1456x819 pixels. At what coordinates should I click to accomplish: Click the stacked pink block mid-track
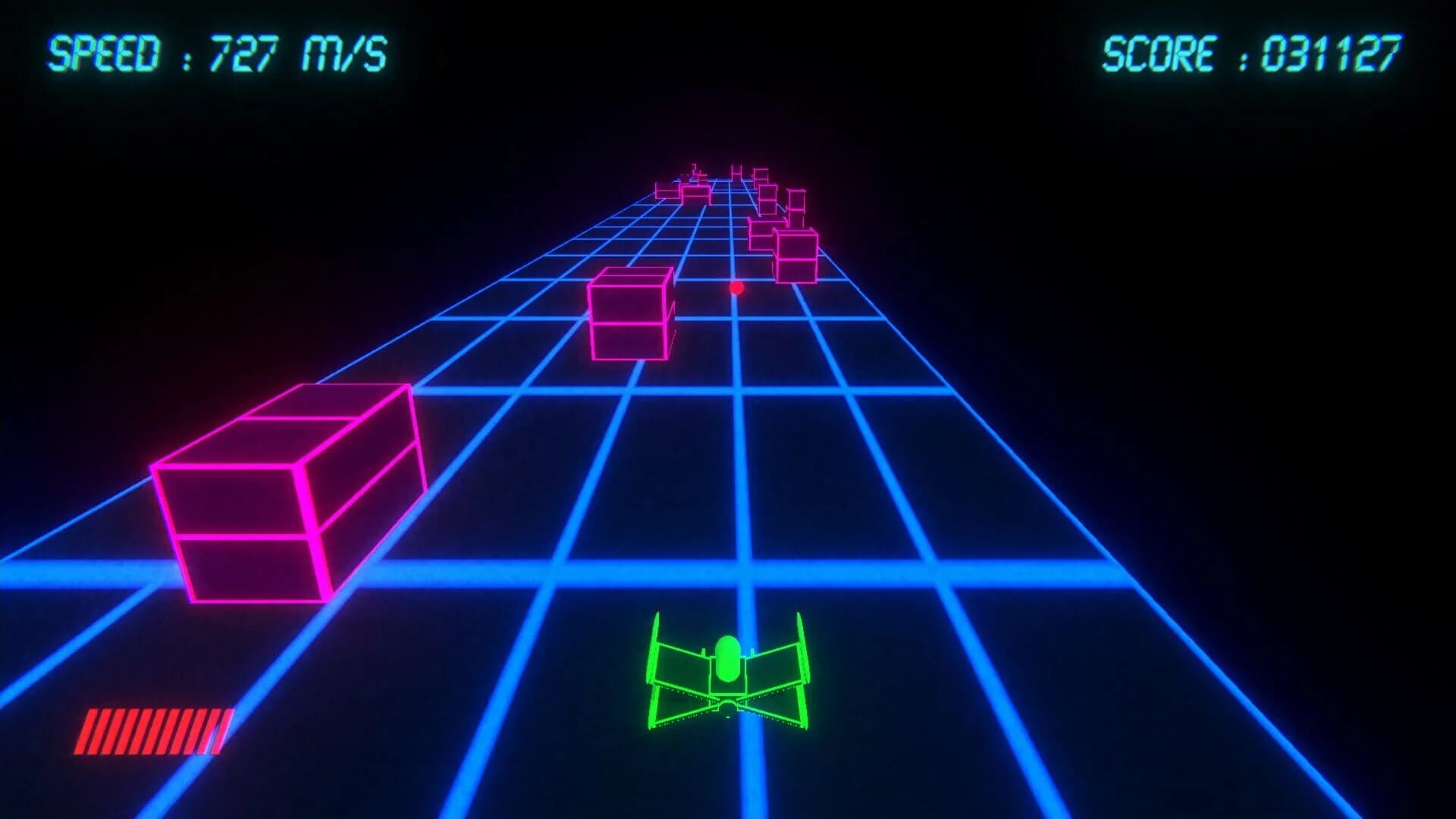click(629, 315)
